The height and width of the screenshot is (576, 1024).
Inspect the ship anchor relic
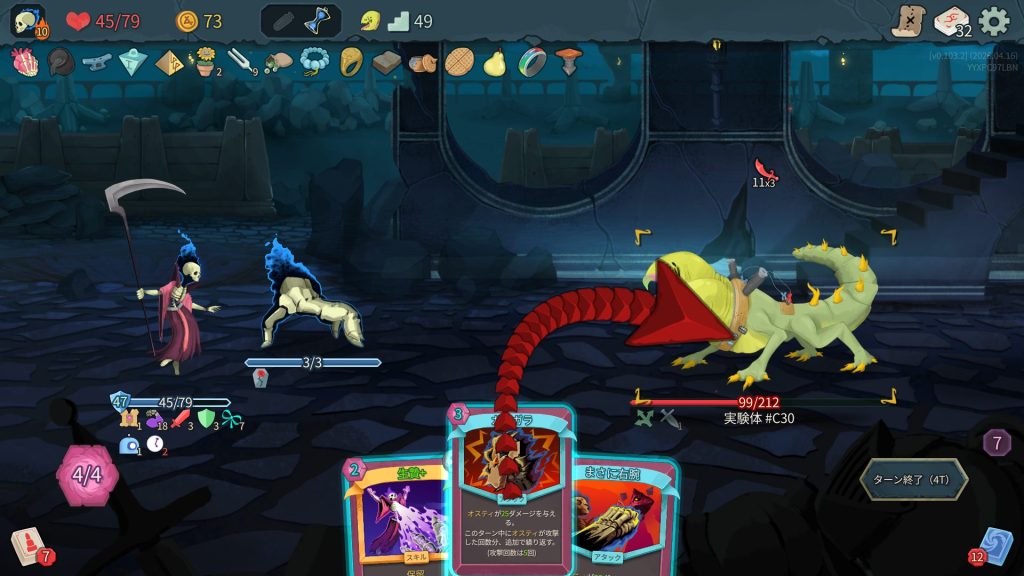[96, 62]
